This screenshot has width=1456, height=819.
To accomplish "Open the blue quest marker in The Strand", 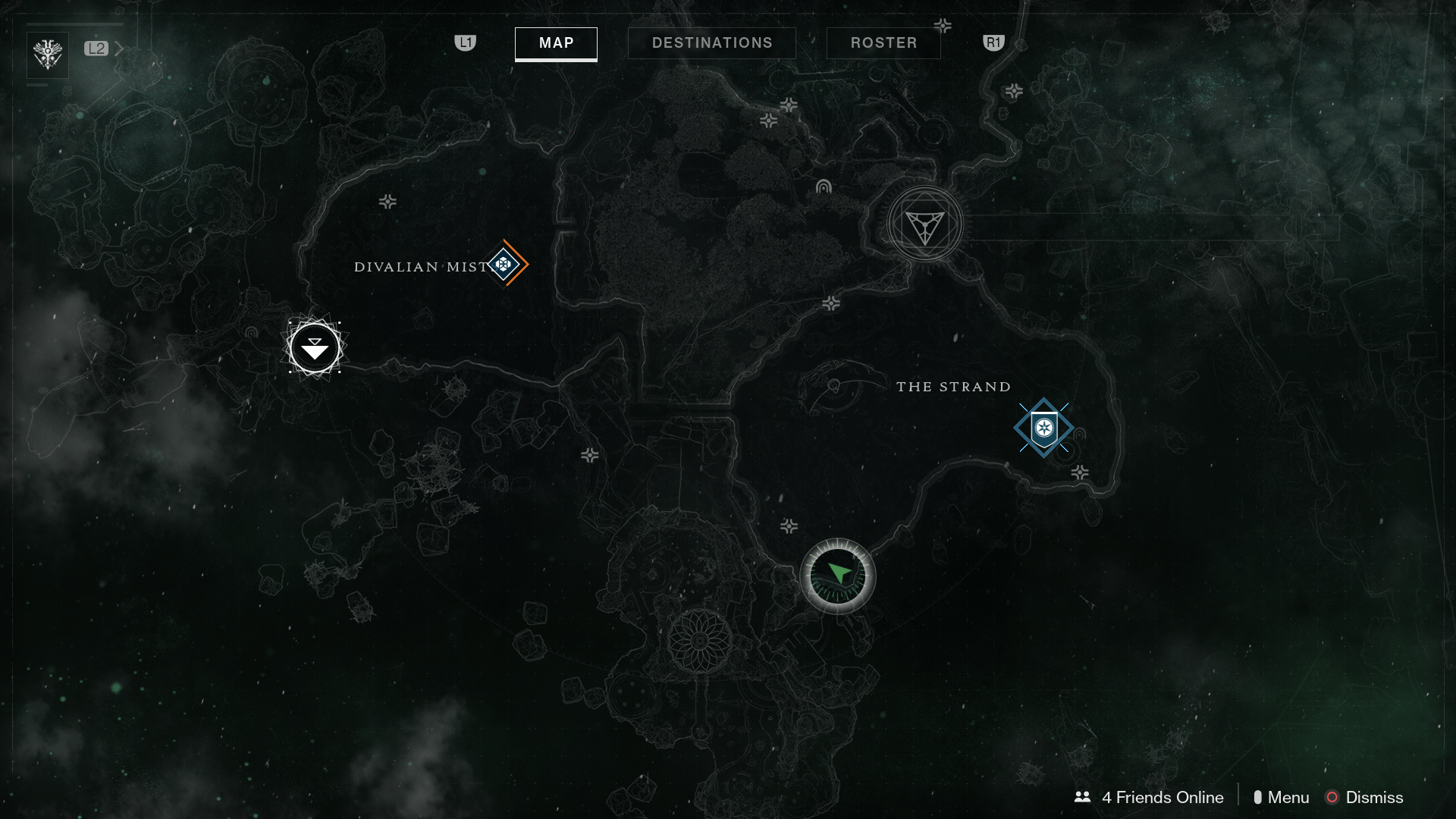I will tap(1044, 427).
